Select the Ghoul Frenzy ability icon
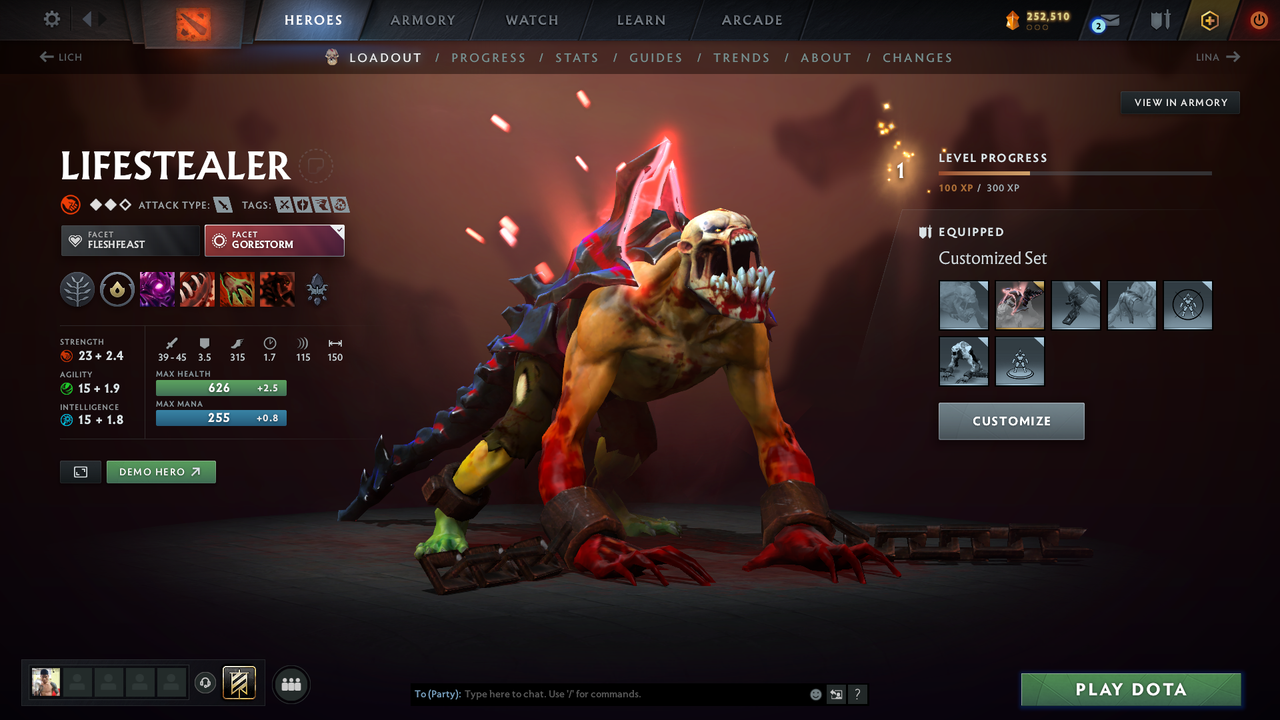This screenshot has height=720, width=1280. (237, 290)
